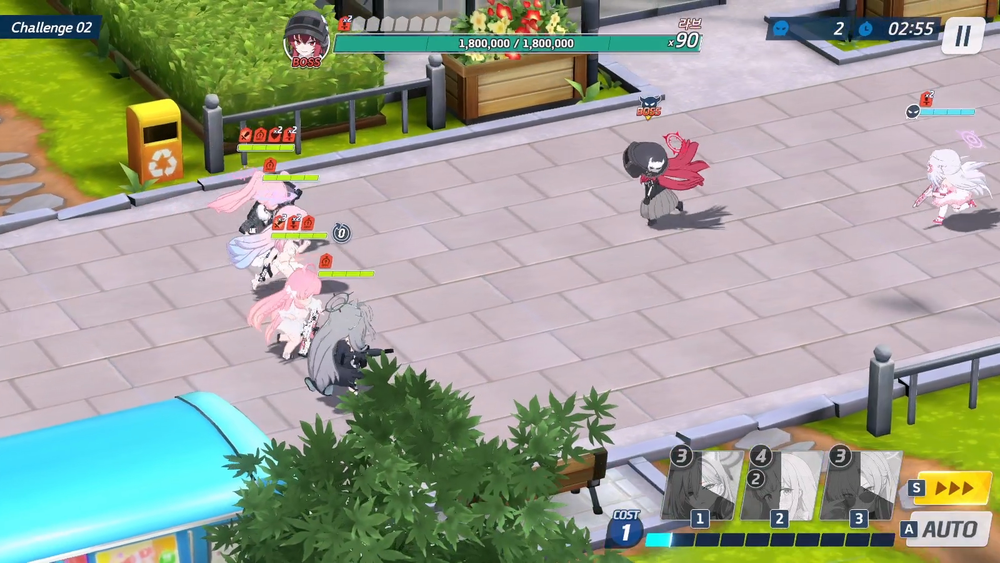The width and height of the screenshot is (1000, 563).
Task: Select skill card number 1
Action: [702, 485]
